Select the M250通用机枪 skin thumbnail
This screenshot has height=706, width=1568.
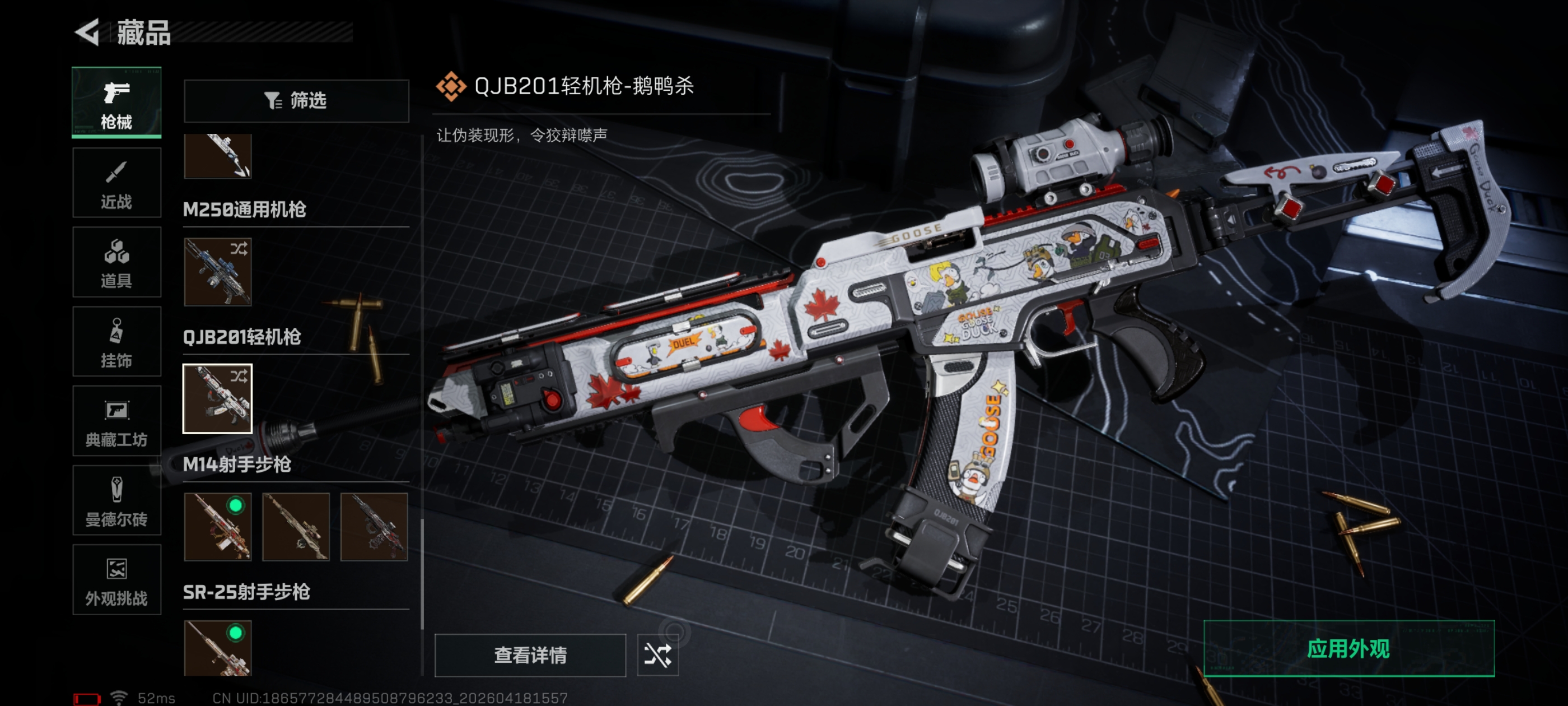click(217, 272)
